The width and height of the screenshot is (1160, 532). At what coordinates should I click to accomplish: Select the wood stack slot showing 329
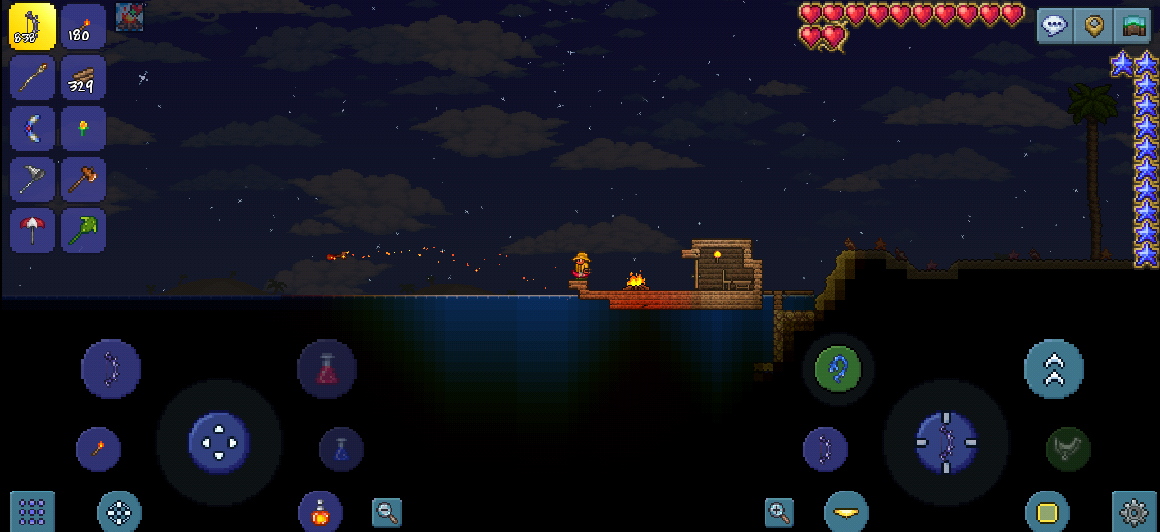tap(83, 77)
